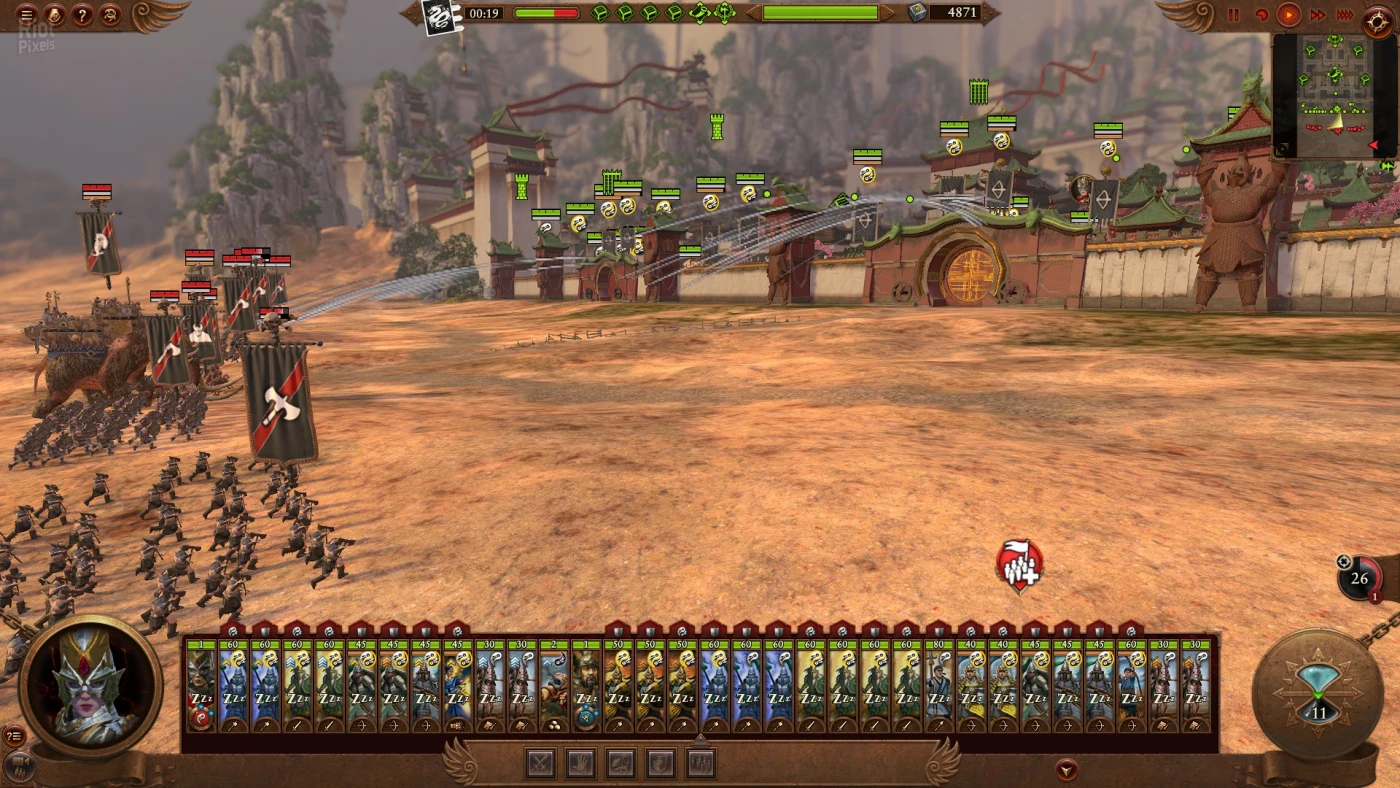Set double fast-forward speed
The height and width of the screenshot is (788, 1400).
1317,15
